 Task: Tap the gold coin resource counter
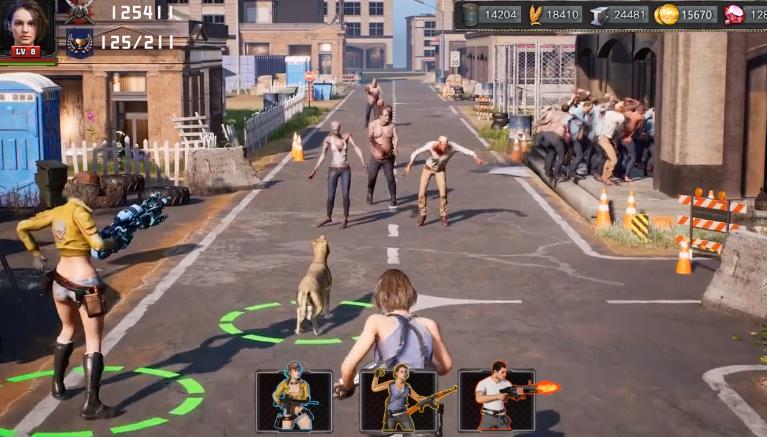(686, 14)
